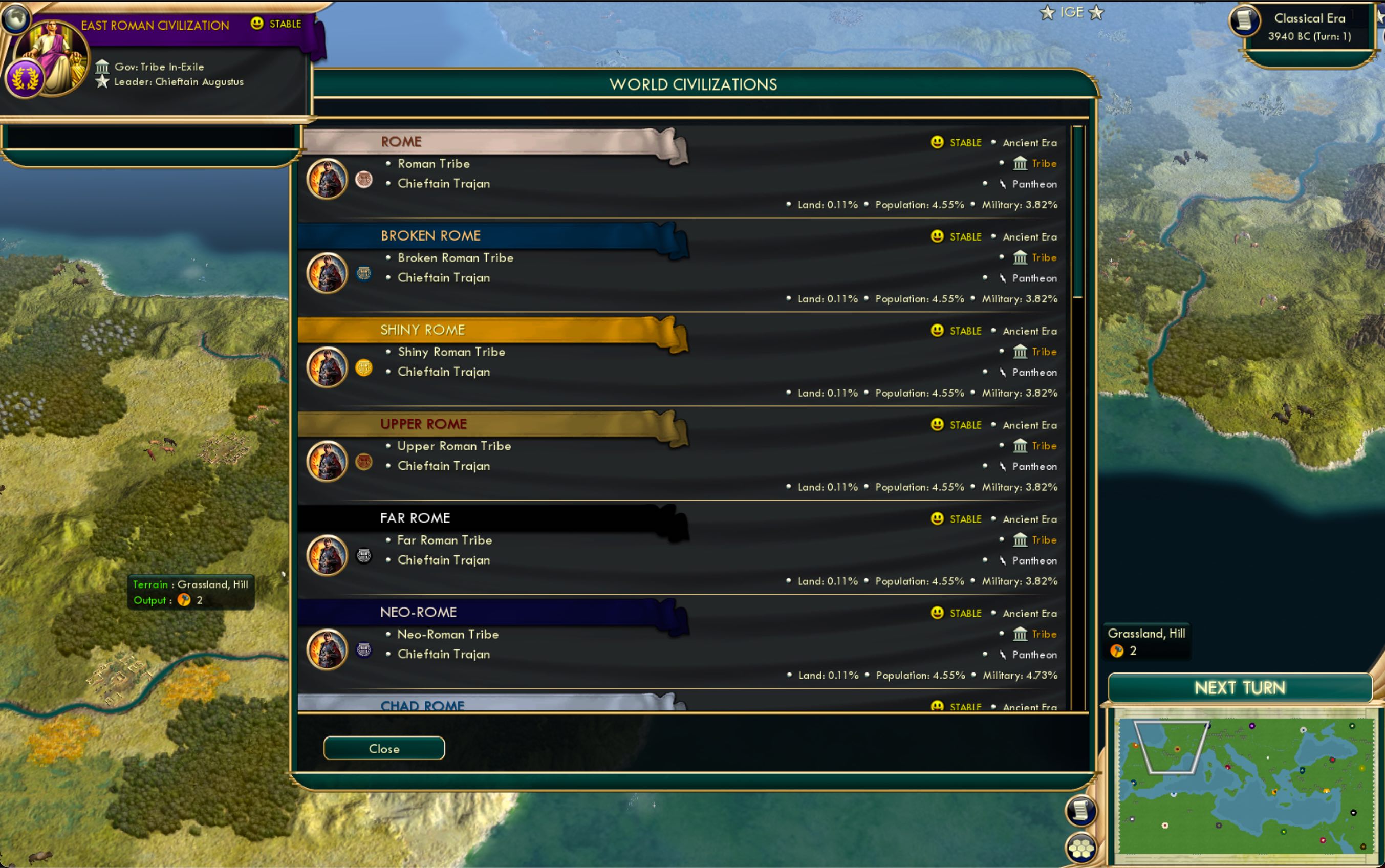1385x868 pixels.
Task: Click the Tribe government icon beside Rome
Action: pyautogui.click(x=1021, y=164)
